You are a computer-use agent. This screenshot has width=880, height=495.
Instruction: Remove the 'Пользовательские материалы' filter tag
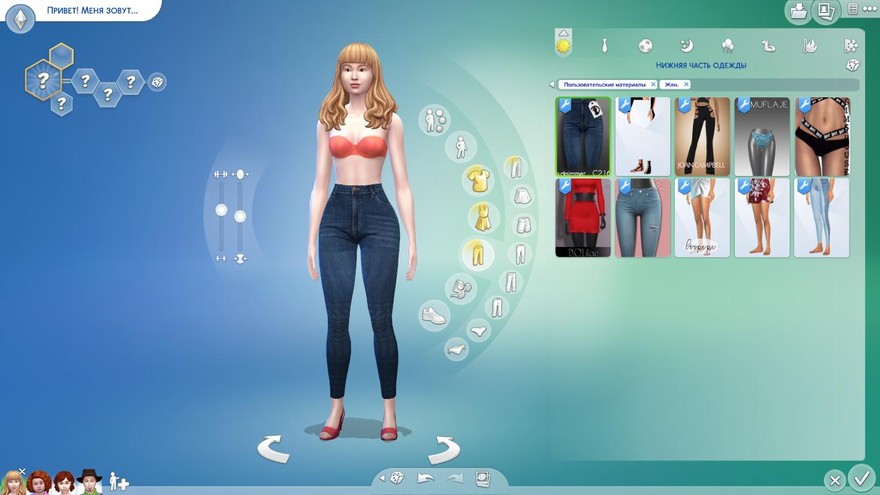653,85
